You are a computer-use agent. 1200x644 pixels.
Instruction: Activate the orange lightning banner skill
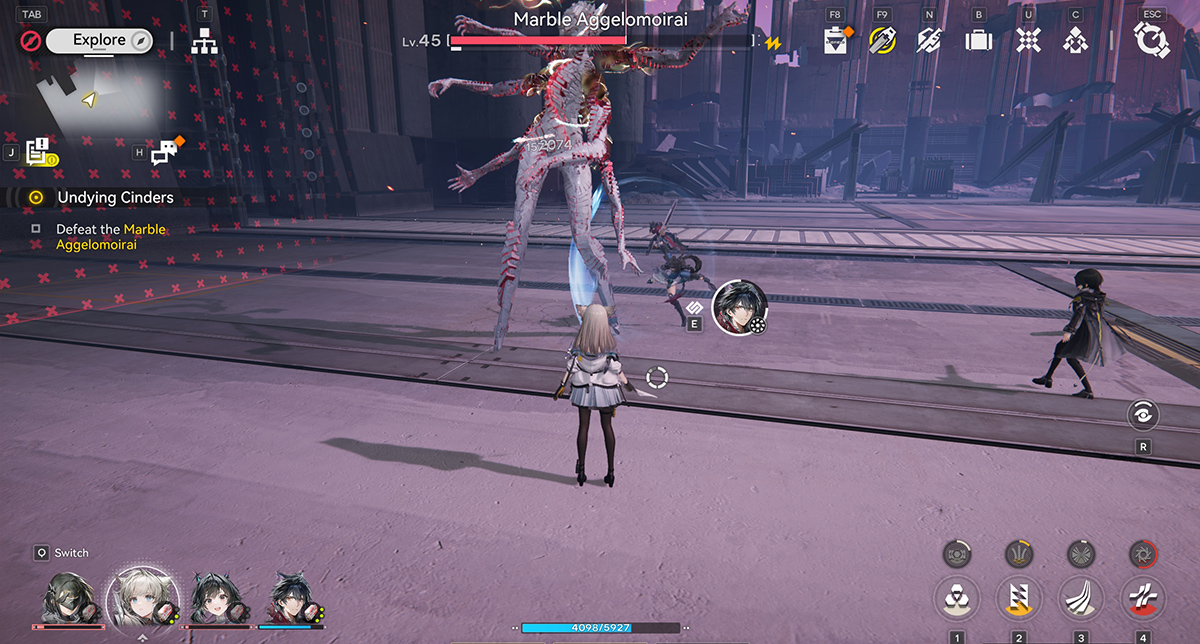pyautogui.click(x=1019, y=598)
